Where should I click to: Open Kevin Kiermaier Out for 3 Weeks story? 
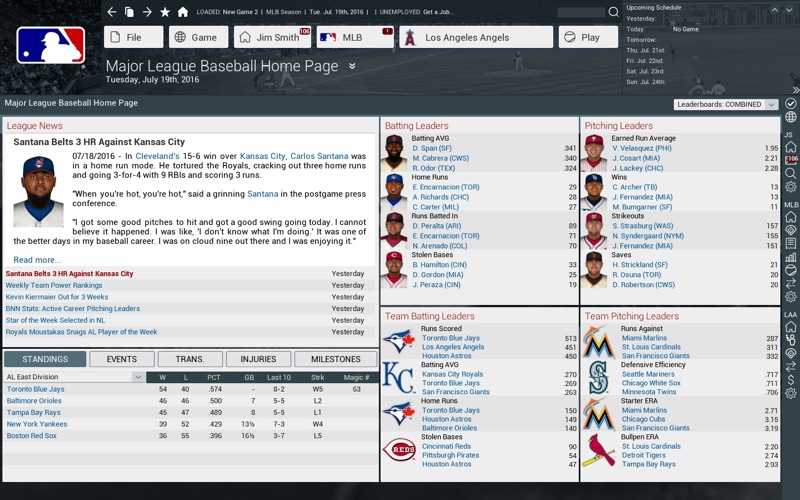tap(57, 297)
